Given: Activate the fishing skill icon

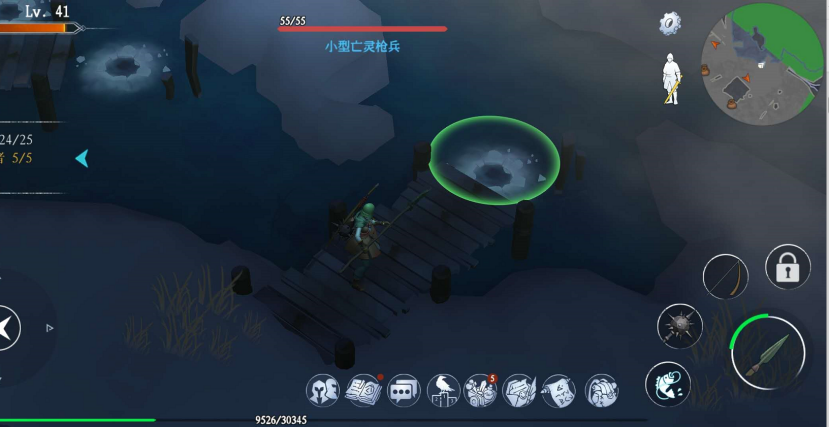Looking at the screenshot, I should click(x=669, y=383).
